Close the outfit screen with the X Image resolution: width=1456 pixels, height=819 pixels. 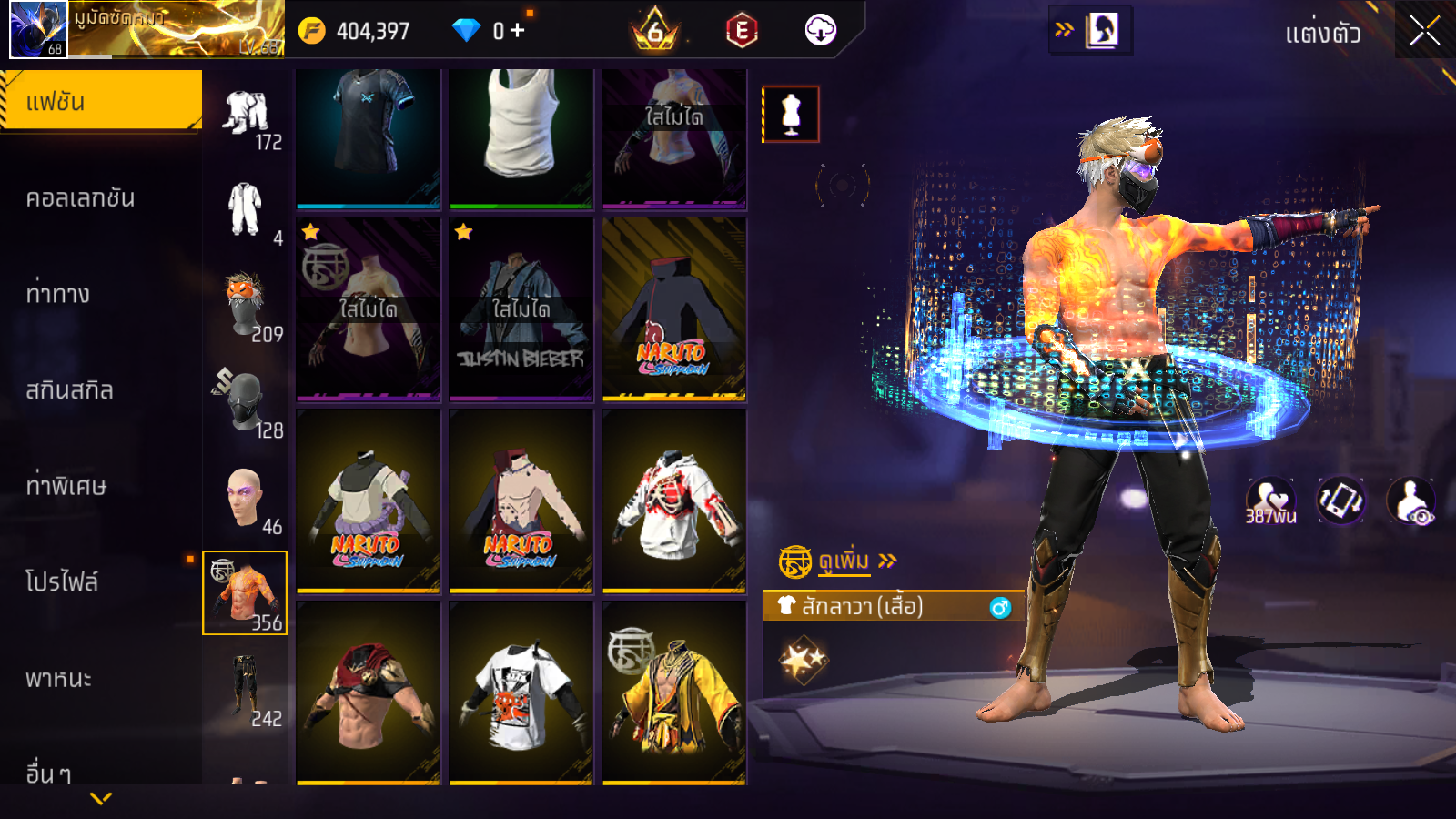point(1424,32)
